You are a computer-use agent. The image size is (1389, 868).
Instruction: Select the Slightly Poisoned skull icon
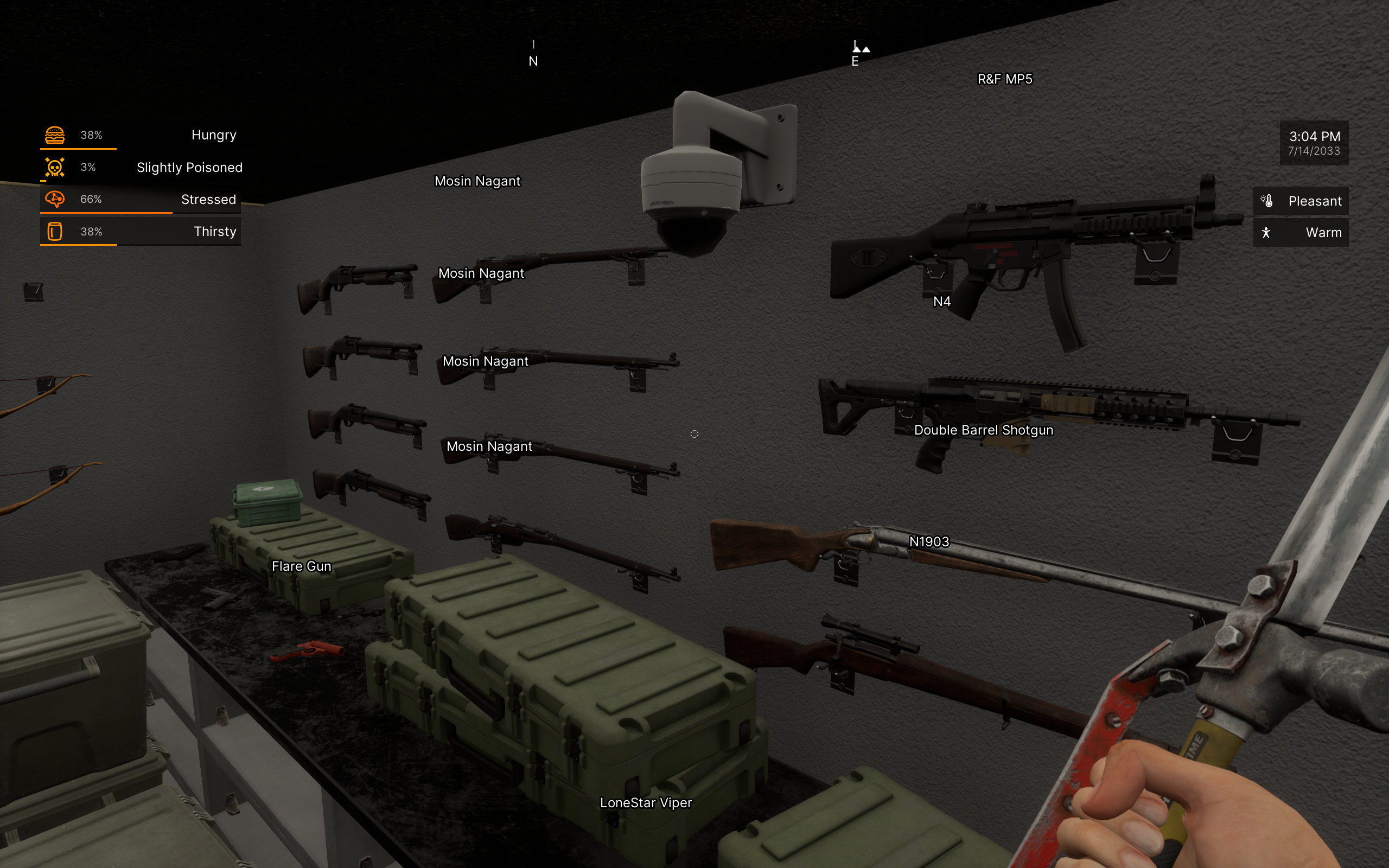pyautogui.click(x=54, y=167)
